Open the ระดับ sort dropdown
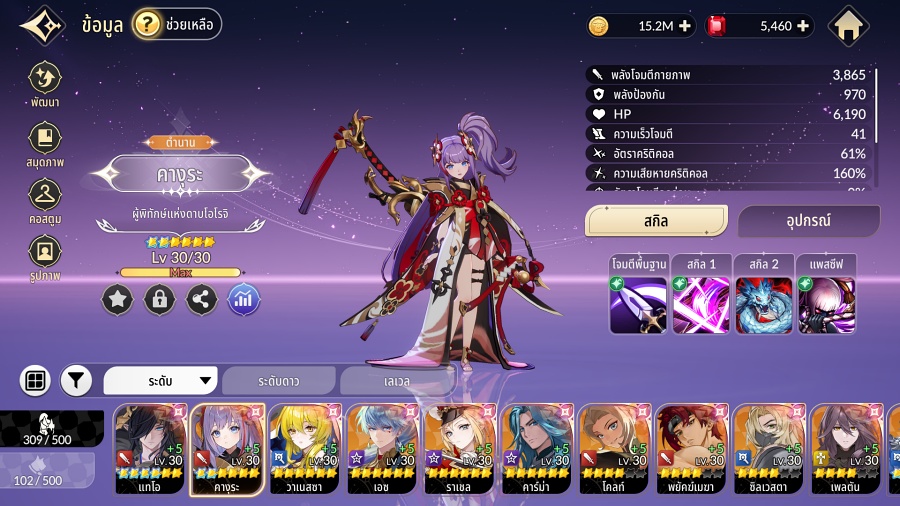Viewport: 900px width, 506px height. [161, 381]
